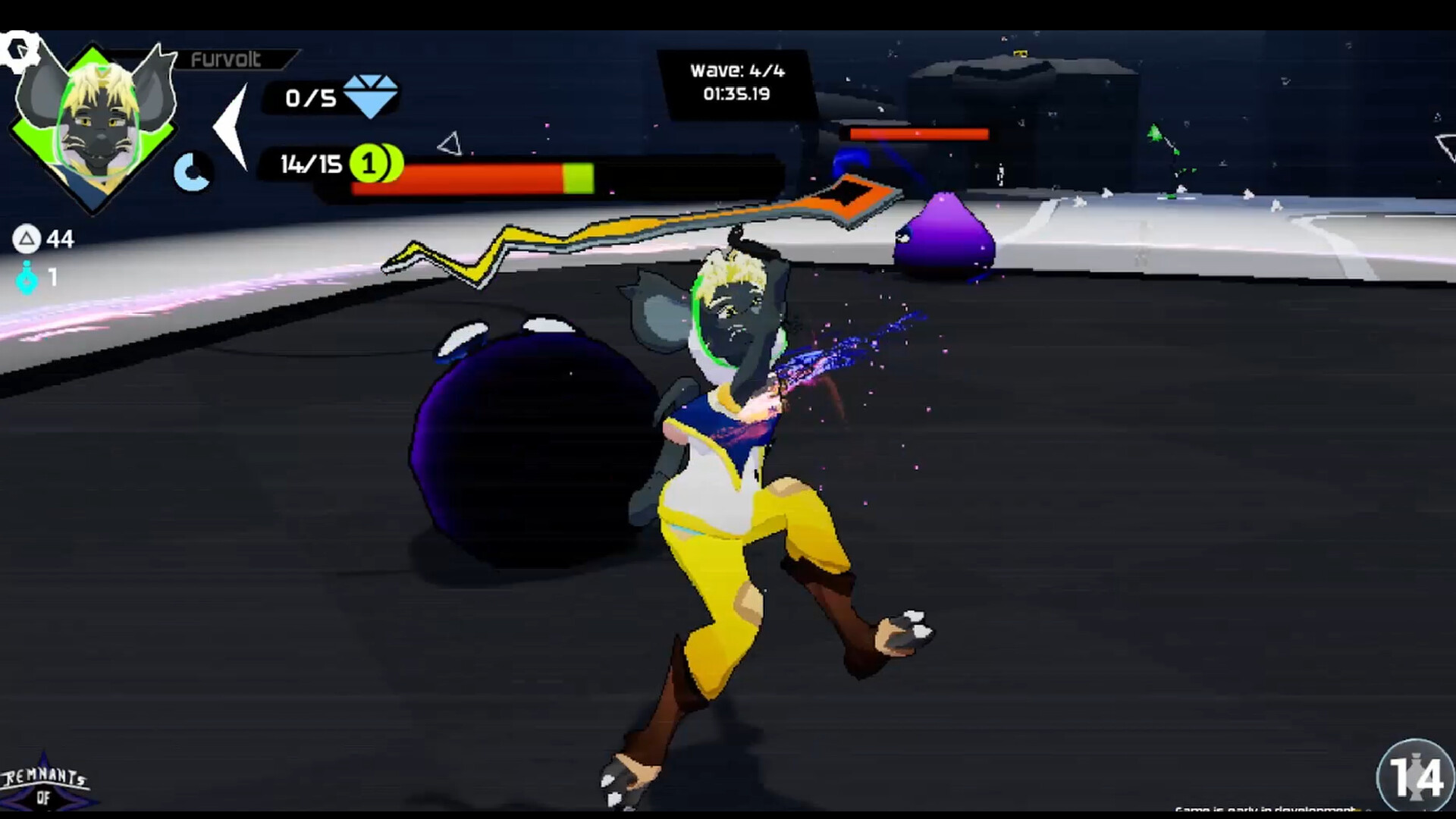The image size is (1456, 819).
Task: Expand the Remnants Of logo emblem
Action: click(x=45, y=785)
